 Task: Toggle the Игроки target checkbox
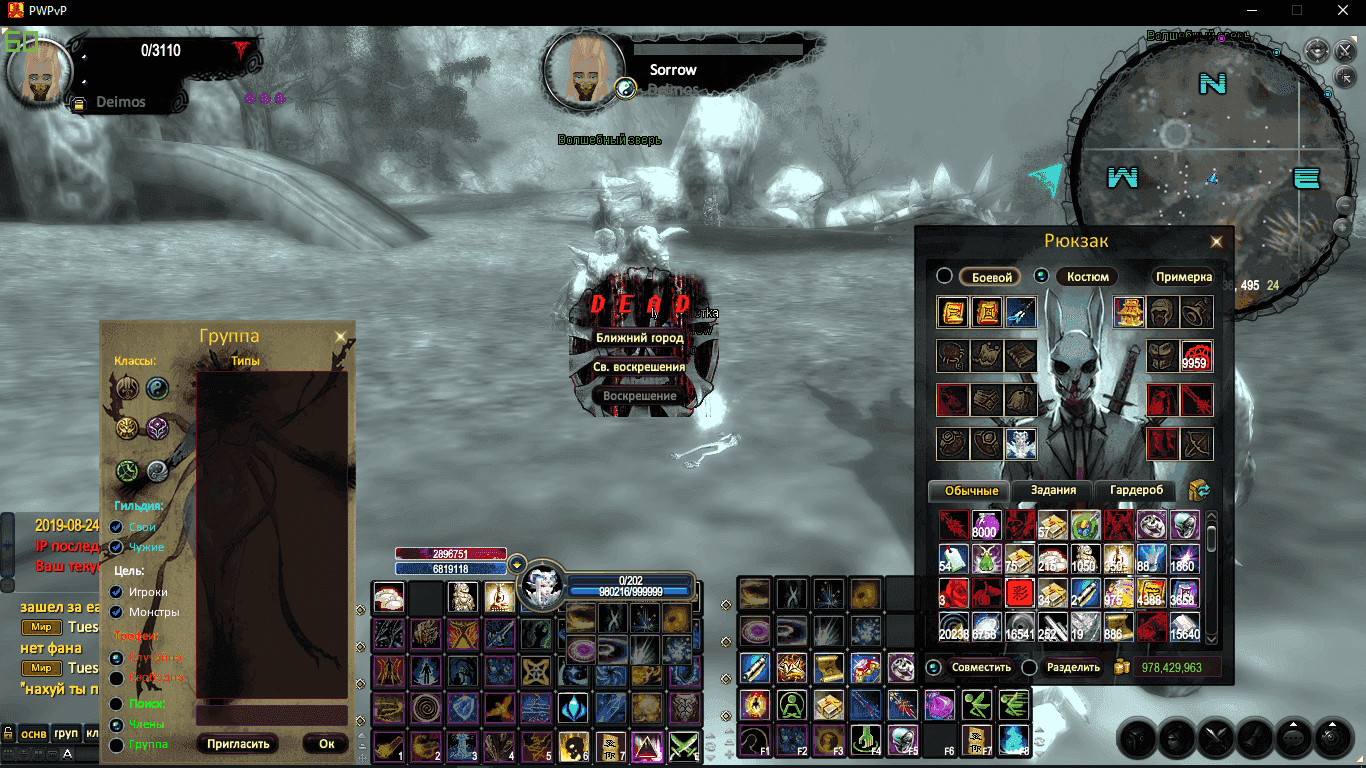pyautogui.click(x=117, y=592)
